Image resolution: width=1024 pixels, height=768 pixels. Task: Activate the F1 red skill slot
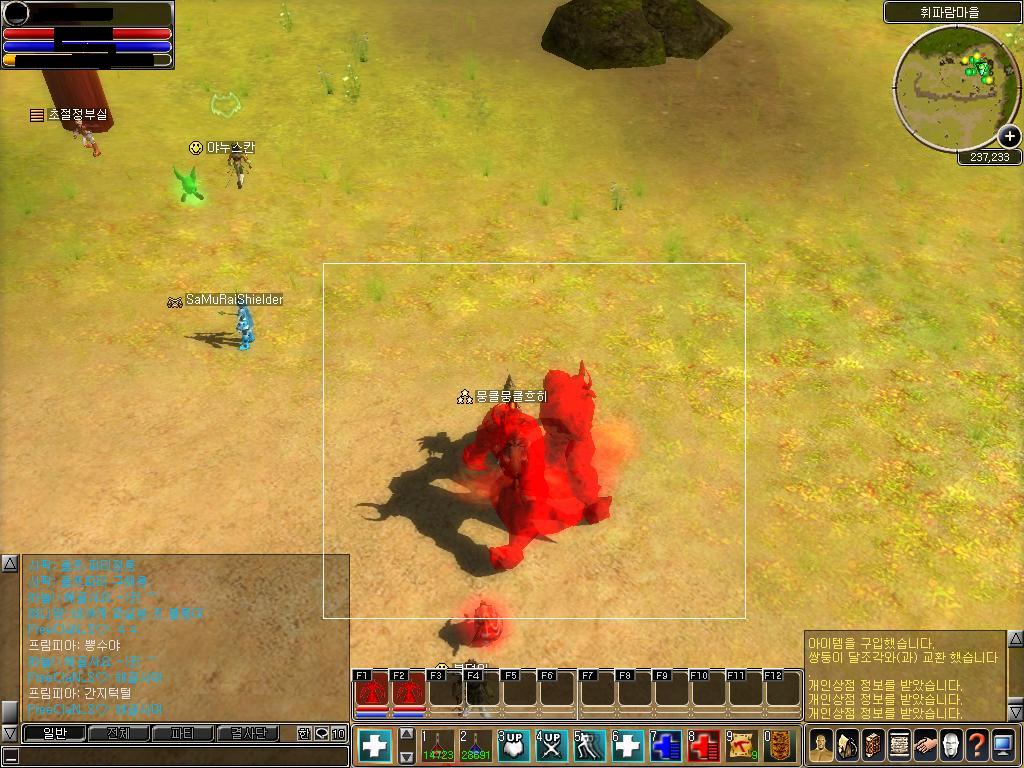[372, 690]
